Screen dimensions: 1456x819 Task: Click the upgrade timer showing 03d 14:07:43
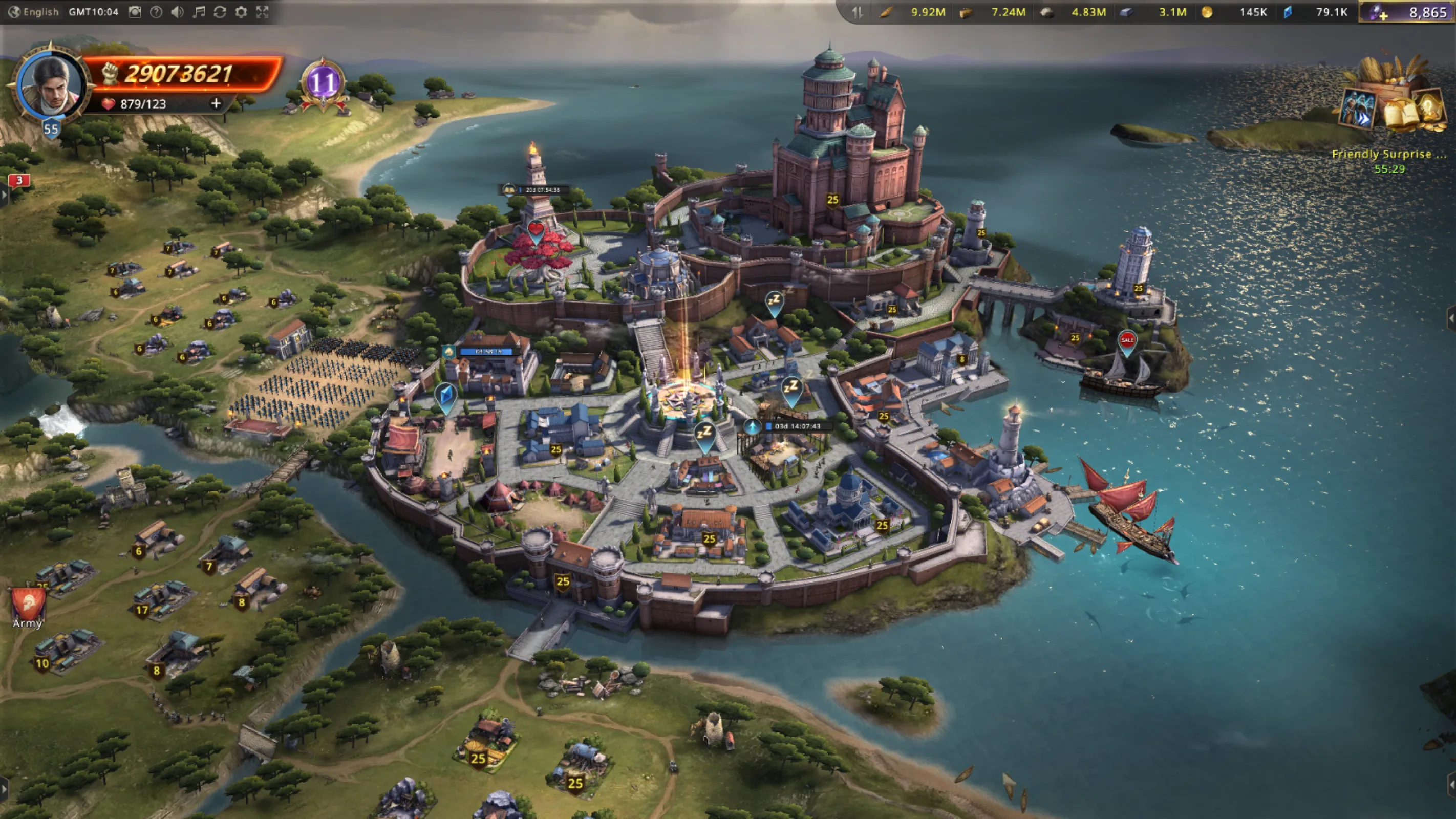[x=797, y=426]
